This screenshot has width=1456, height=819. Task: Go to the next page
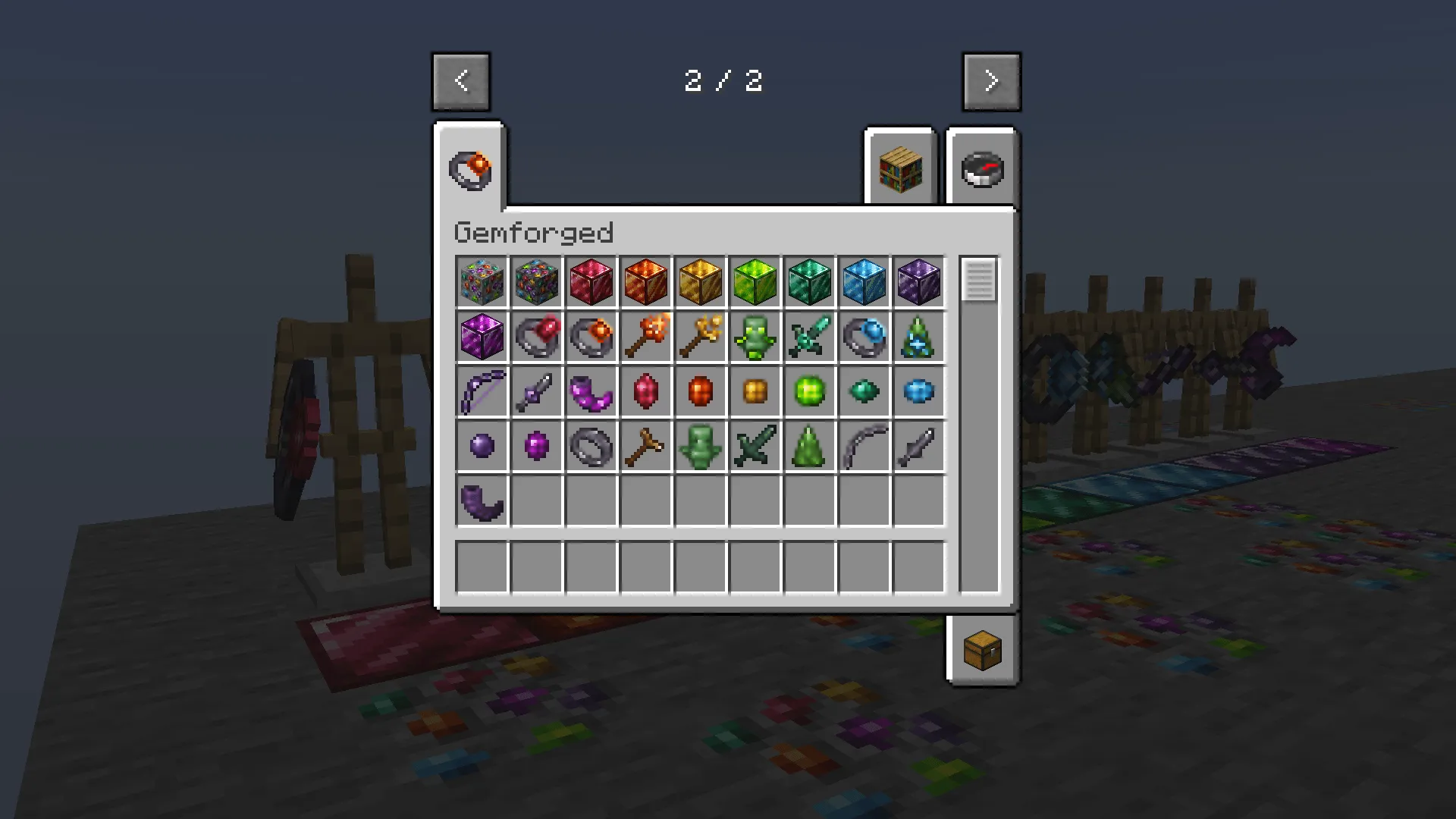click(x=992, y=81)
